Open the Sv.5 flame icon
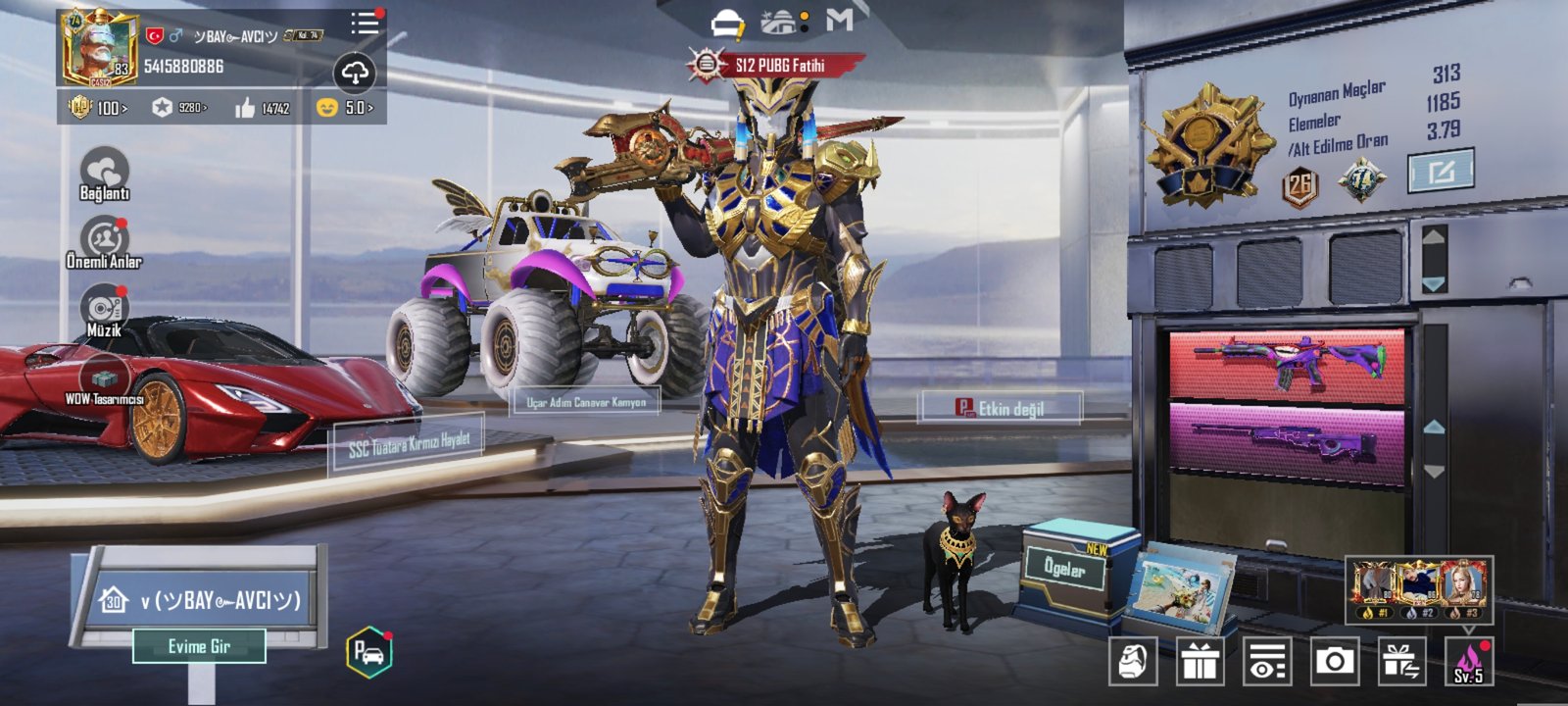The height and width of the screenshot is (706, 1568). 1468,662
